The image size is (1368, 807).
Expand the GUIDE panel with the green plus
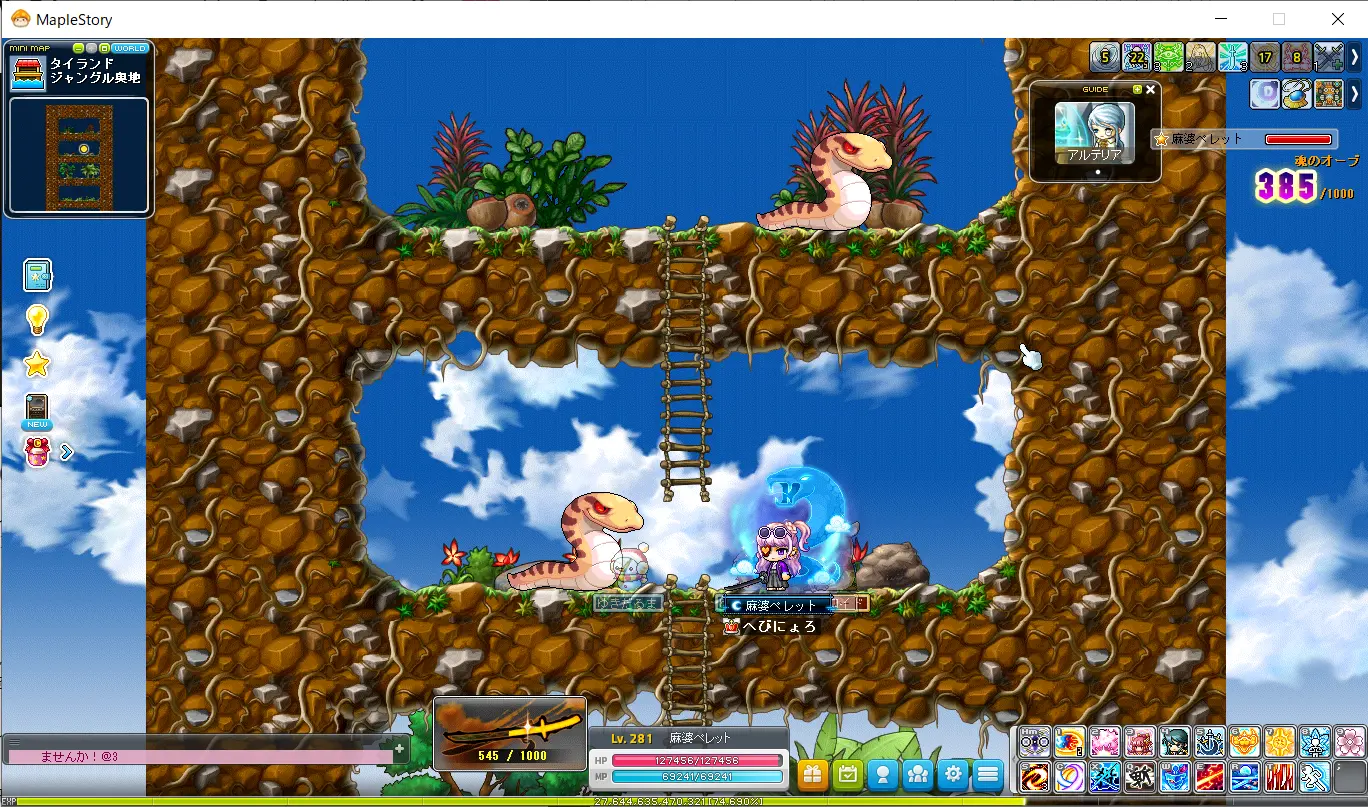point(1137,89)
